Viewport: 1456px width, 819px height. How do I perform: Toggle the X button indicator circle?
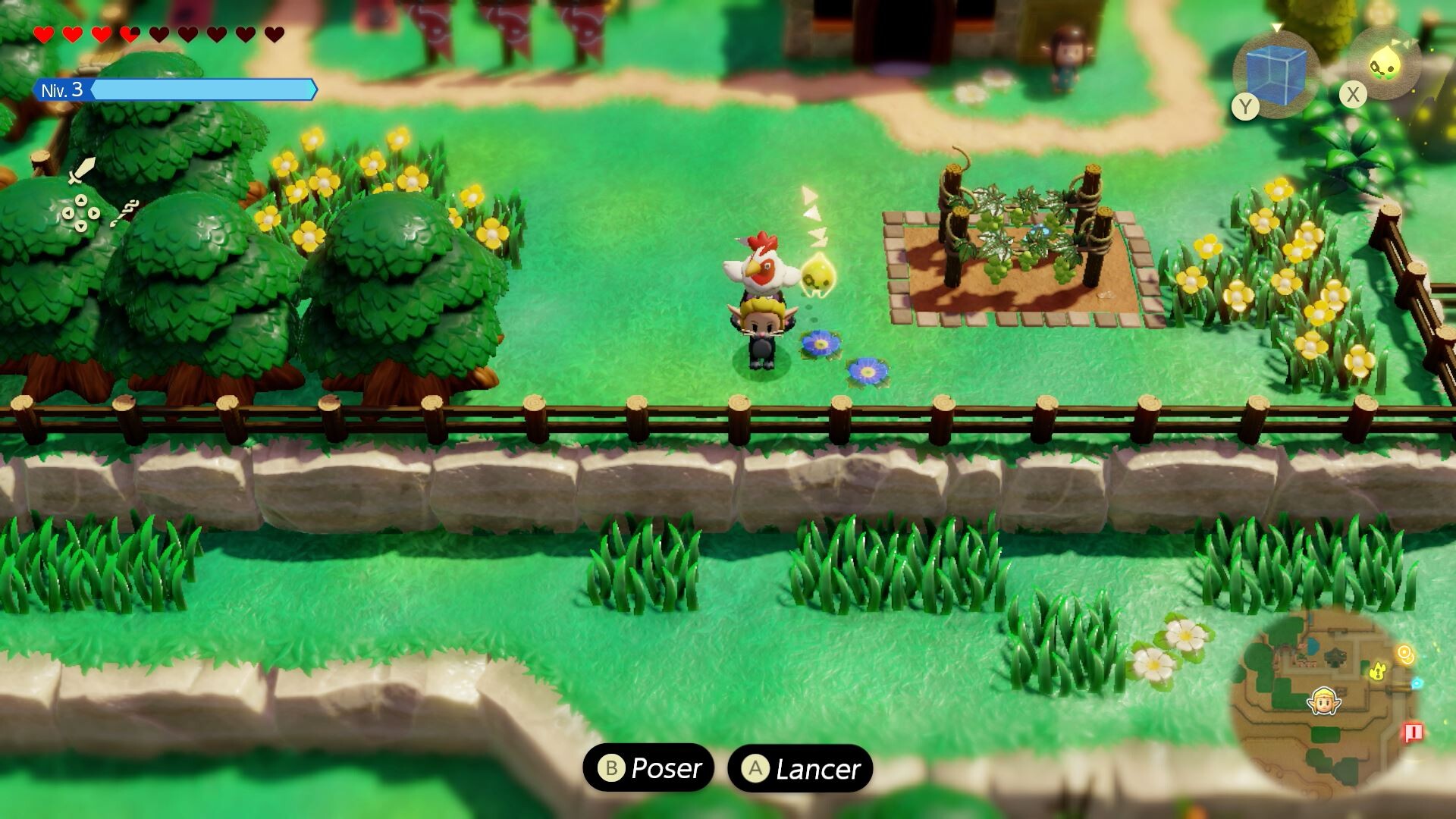click(1352, 94)
